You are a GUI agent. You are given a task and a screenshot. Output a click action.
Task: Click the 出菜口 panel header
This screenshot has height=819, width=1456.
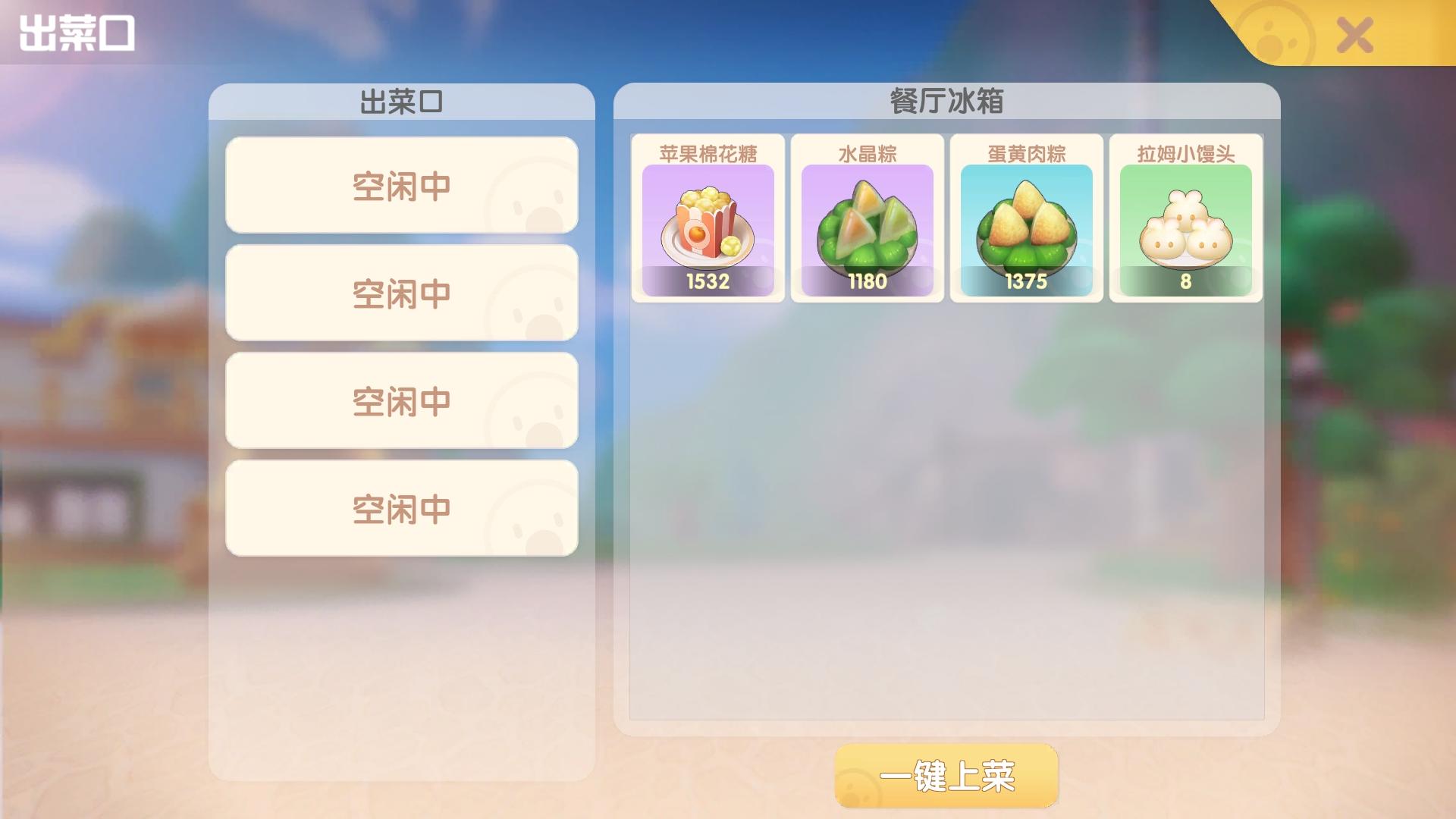click(x=402, y=99)
